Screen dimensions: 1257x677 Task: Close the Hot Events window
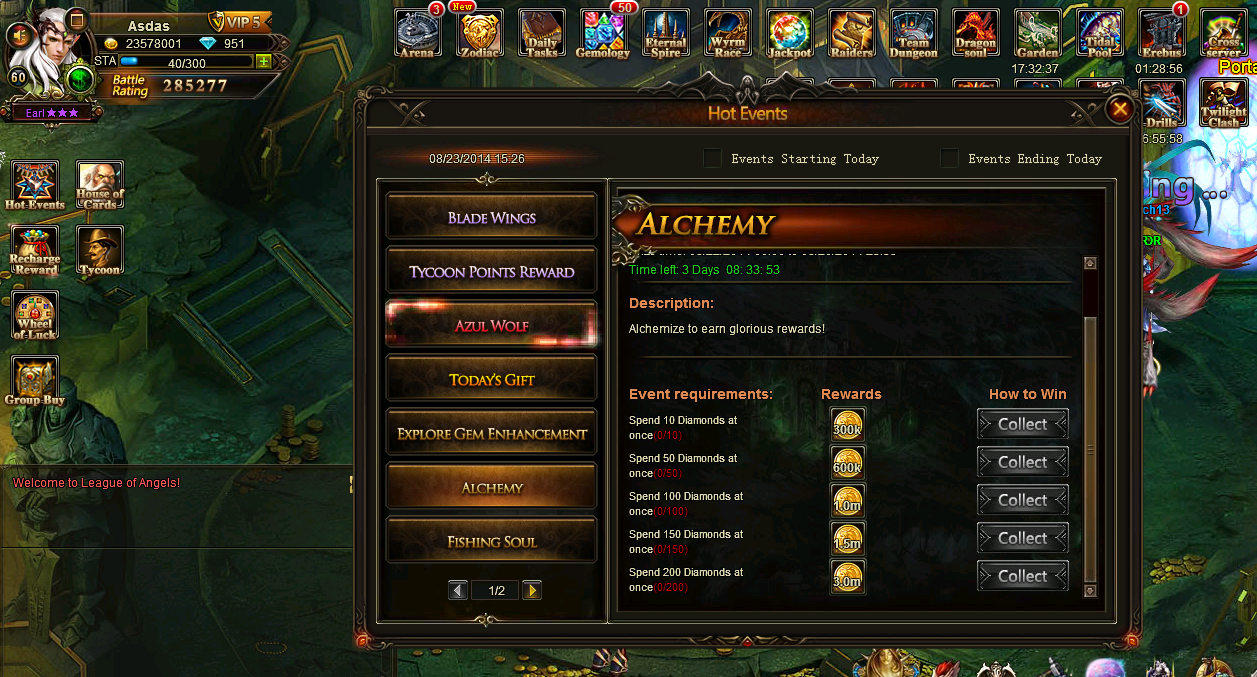[1120, 109]
